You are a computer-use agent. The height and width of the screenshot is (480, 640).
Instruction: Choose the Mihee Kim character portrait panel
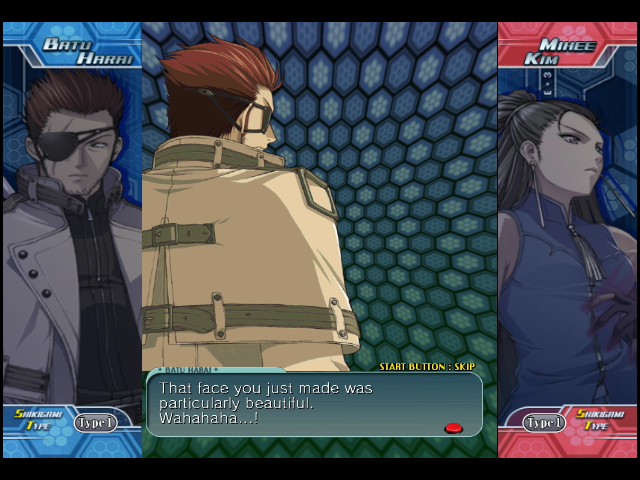[566, 240]
